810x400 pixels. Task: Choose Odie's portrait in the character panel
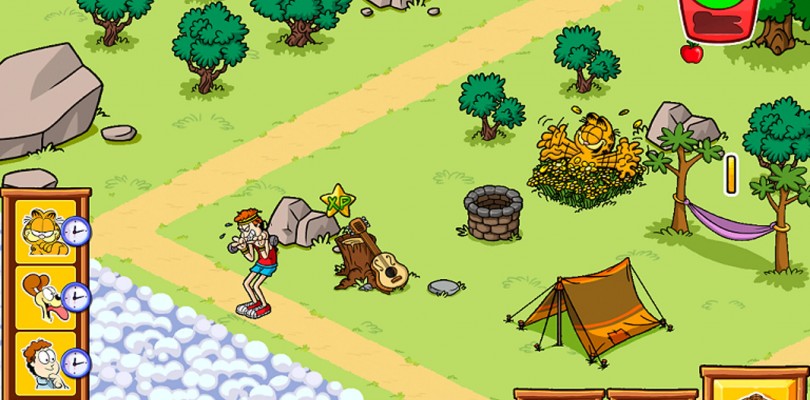click(40, 293)
